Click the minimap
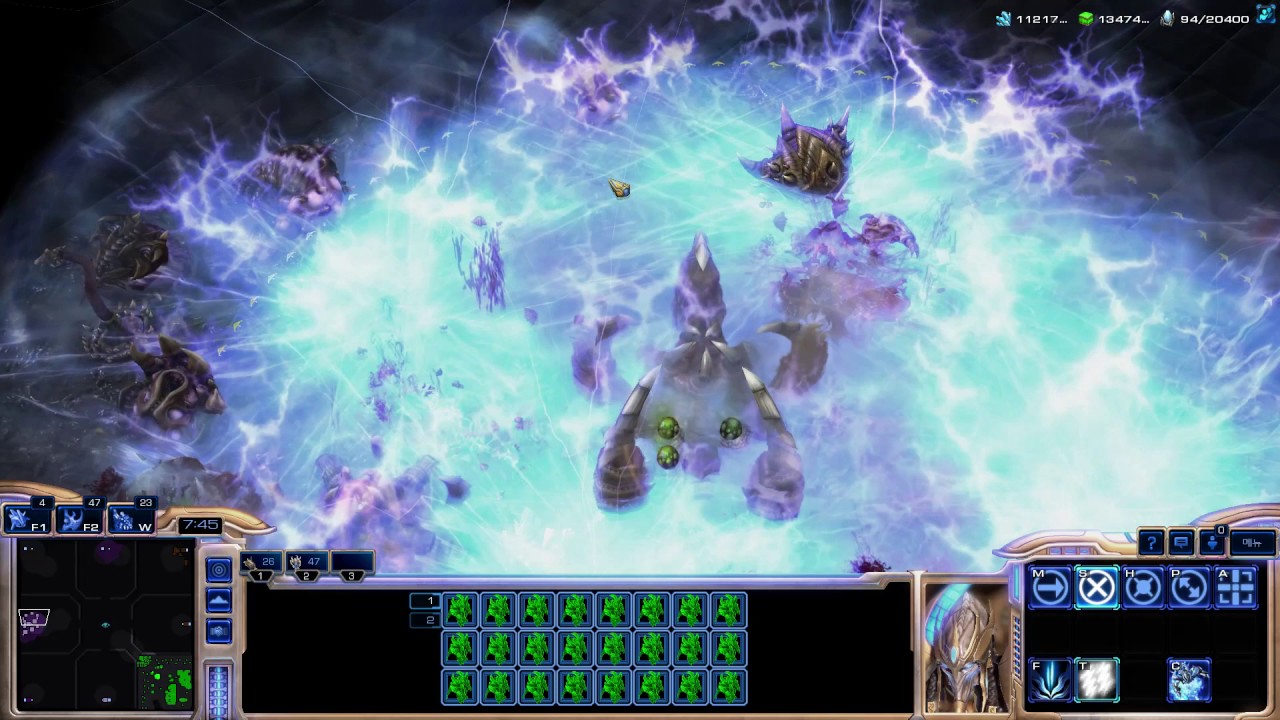Screen dimensions: 1280x720 (106, 622)
